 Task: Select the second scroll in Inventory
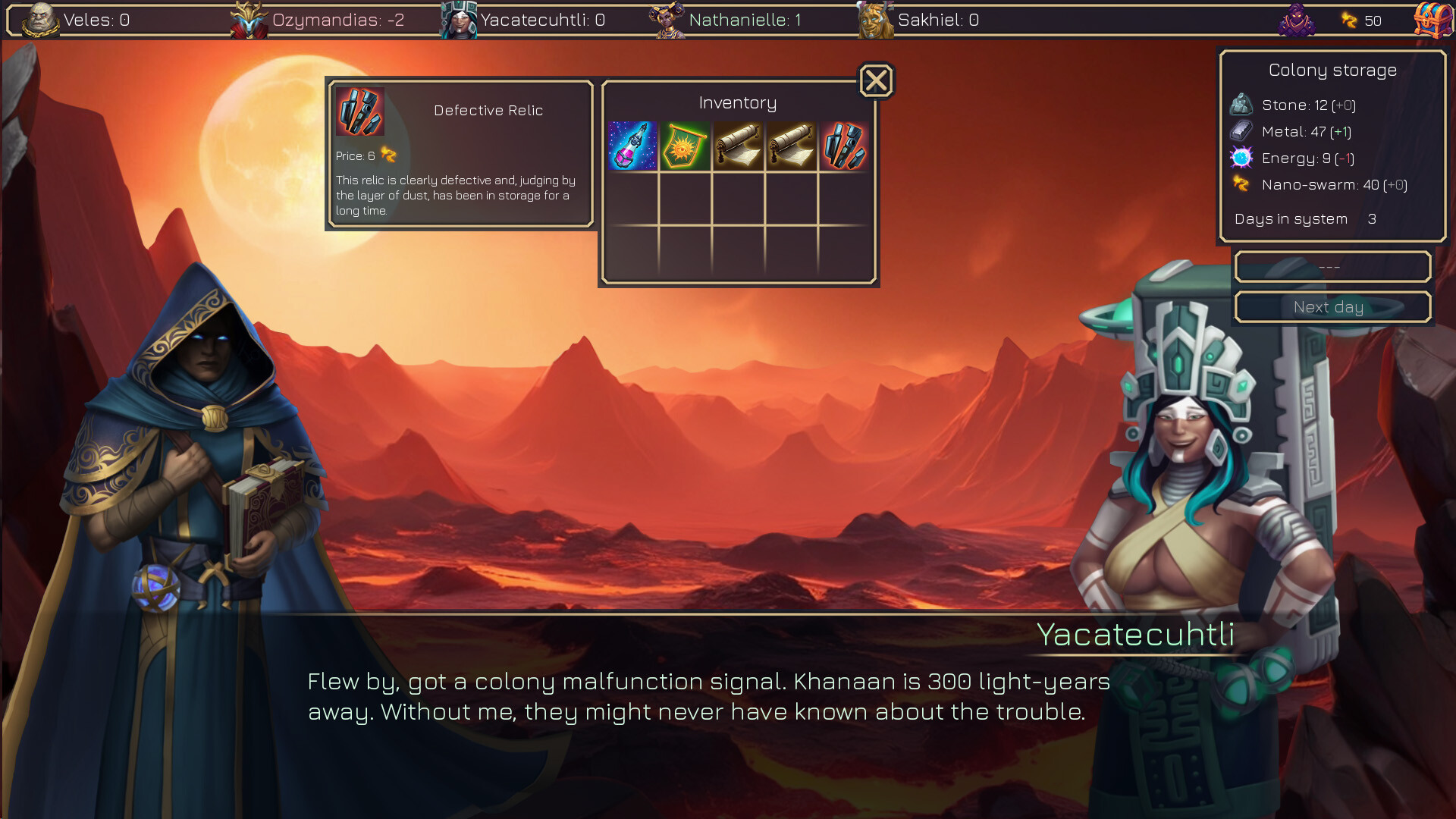coord(790,146)
